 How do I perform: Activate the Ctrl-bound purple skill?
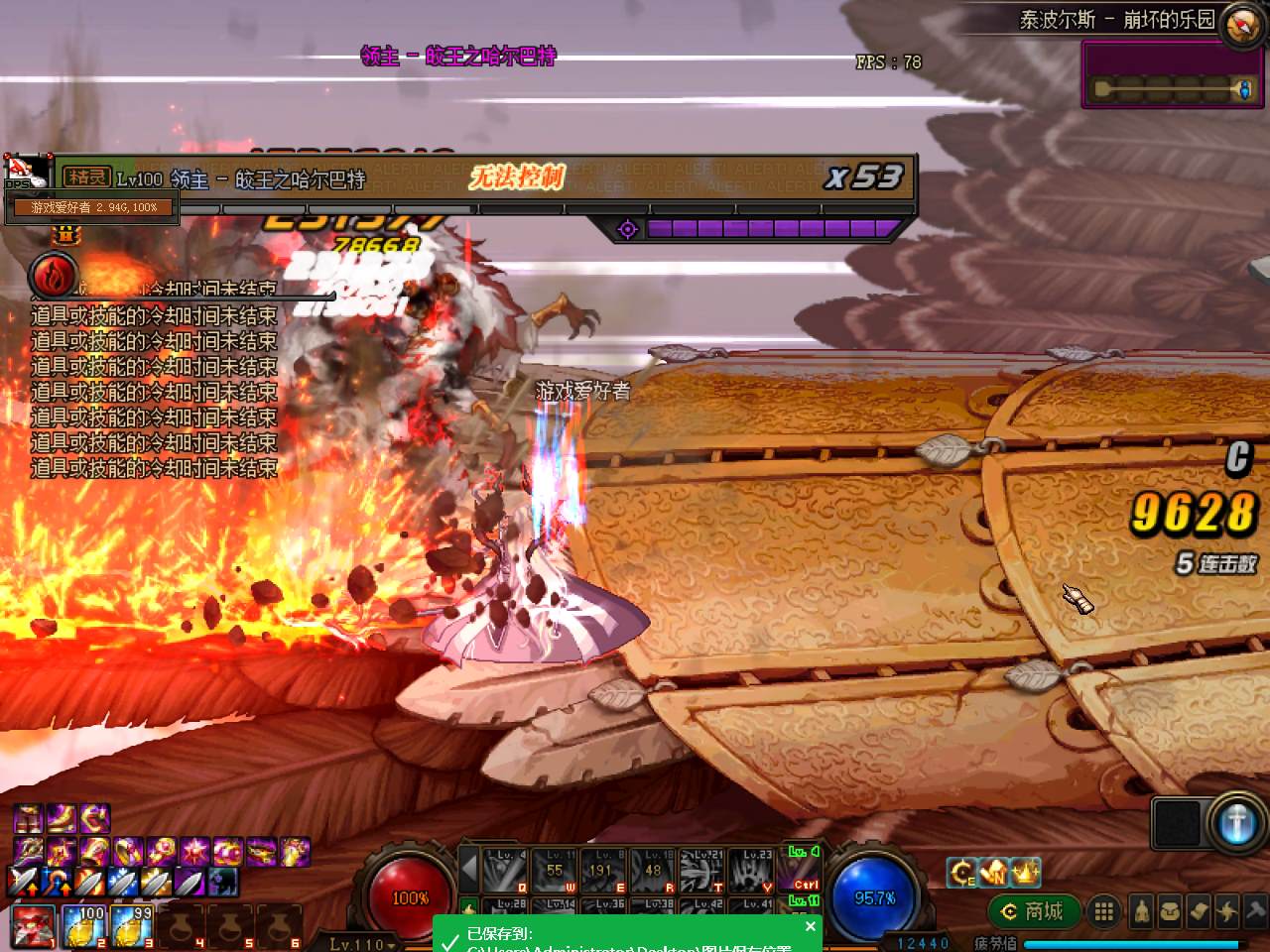coord(802,870)
